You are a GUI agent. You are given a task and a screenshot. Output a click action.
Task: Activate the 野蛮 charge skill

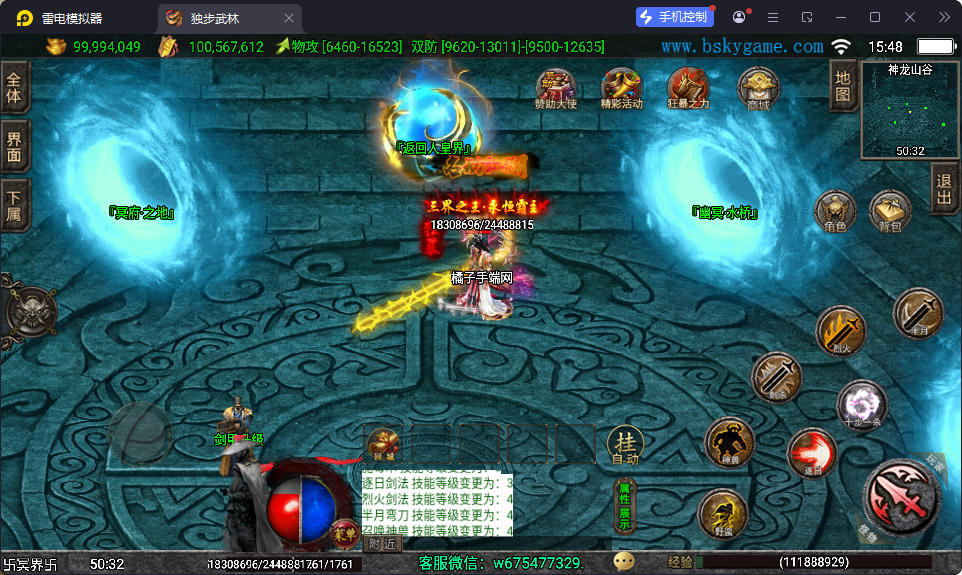[x=723, y=515]
